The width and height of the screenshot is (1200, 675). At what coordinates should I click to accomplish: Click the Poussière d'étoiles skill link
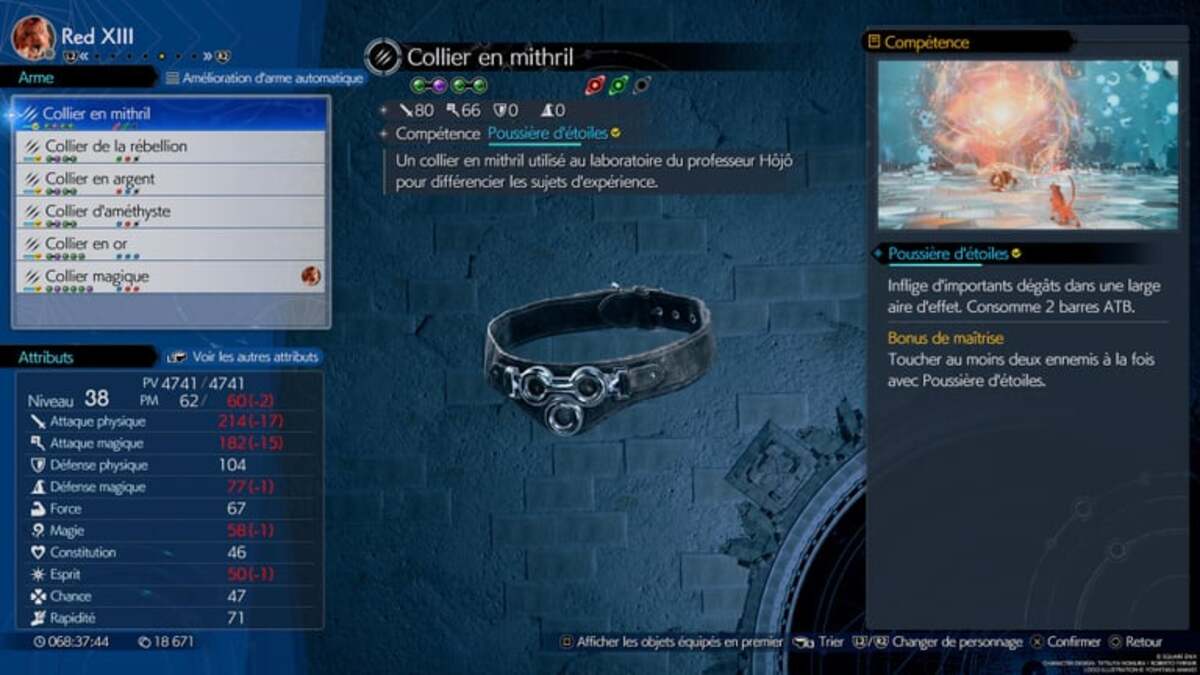pos(548,133)
